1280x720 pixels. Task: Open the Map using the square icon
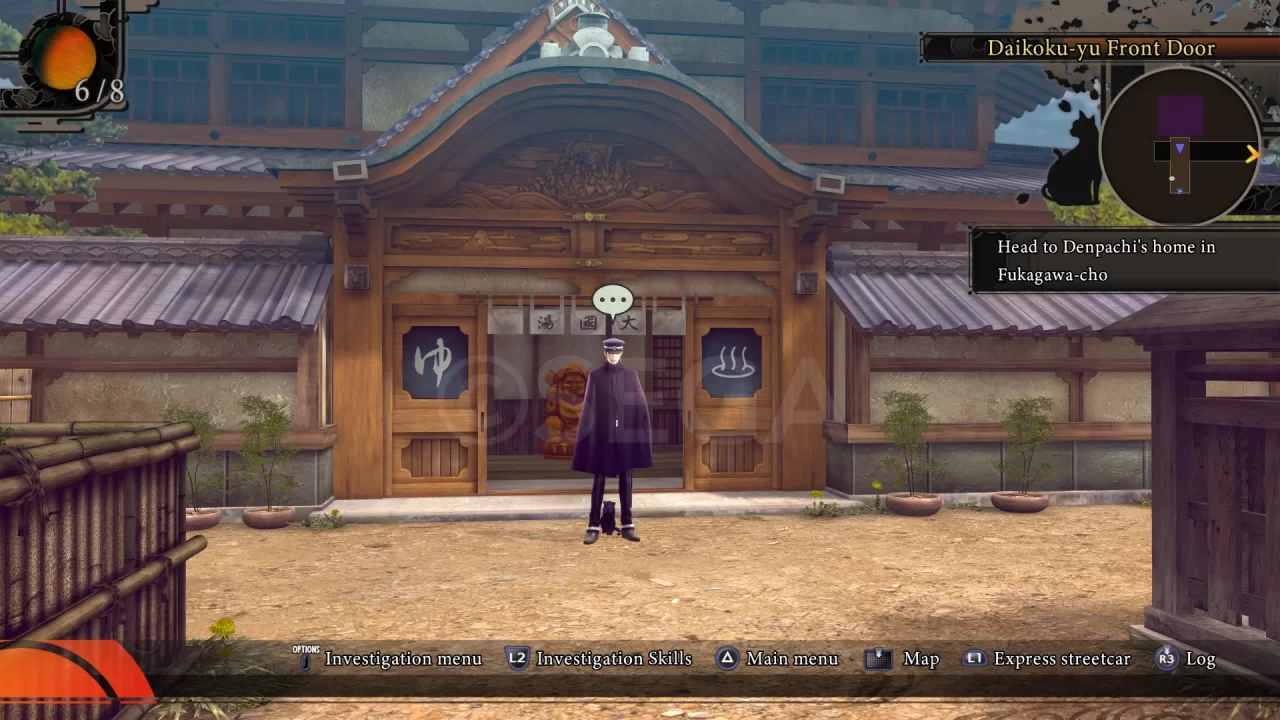878,659
